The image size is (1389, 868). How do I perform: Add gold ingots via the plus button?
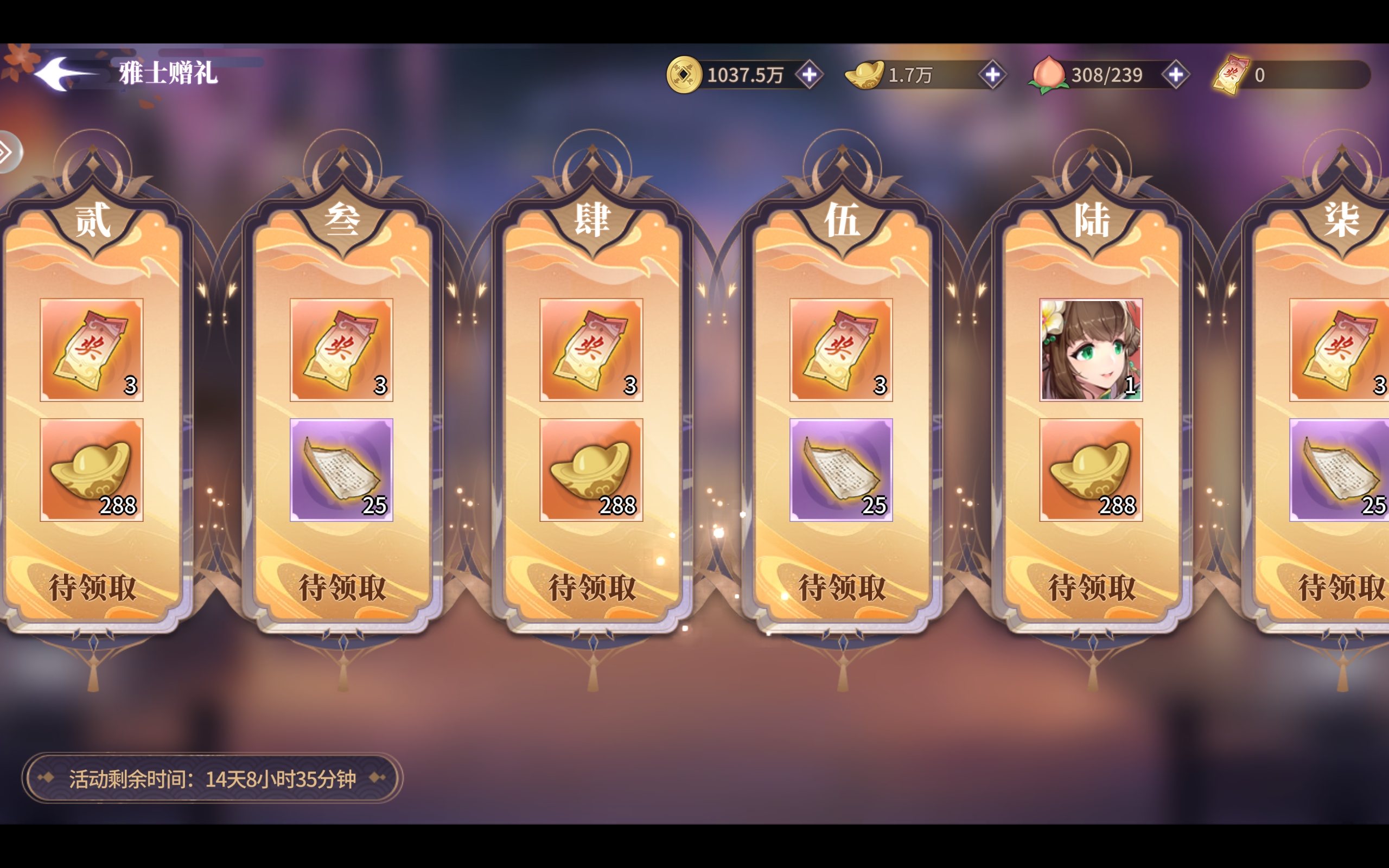pyautogui.click(x=992, y=75)
